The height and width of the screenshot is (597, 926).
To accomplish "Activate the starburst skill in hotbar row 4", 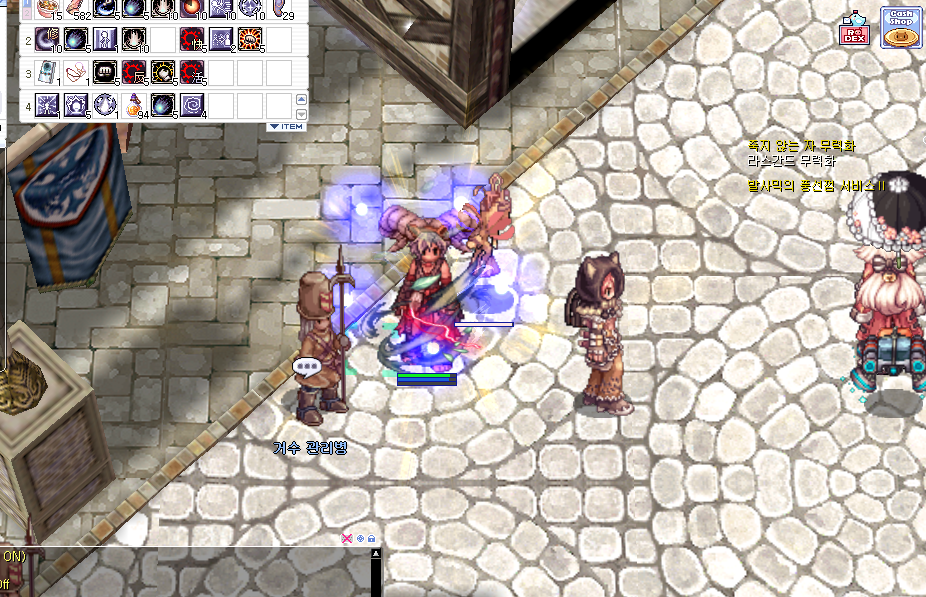I will (47, 105).
